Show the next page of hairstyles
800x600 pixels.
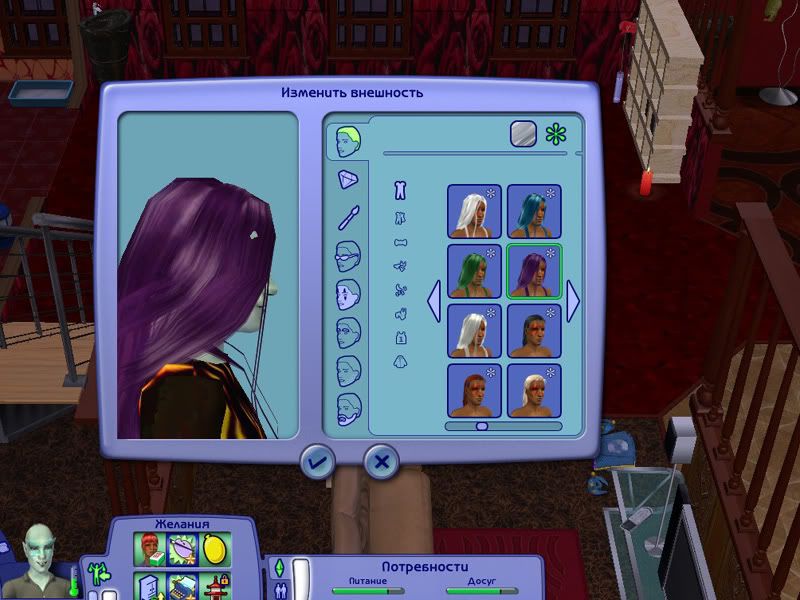574,301
